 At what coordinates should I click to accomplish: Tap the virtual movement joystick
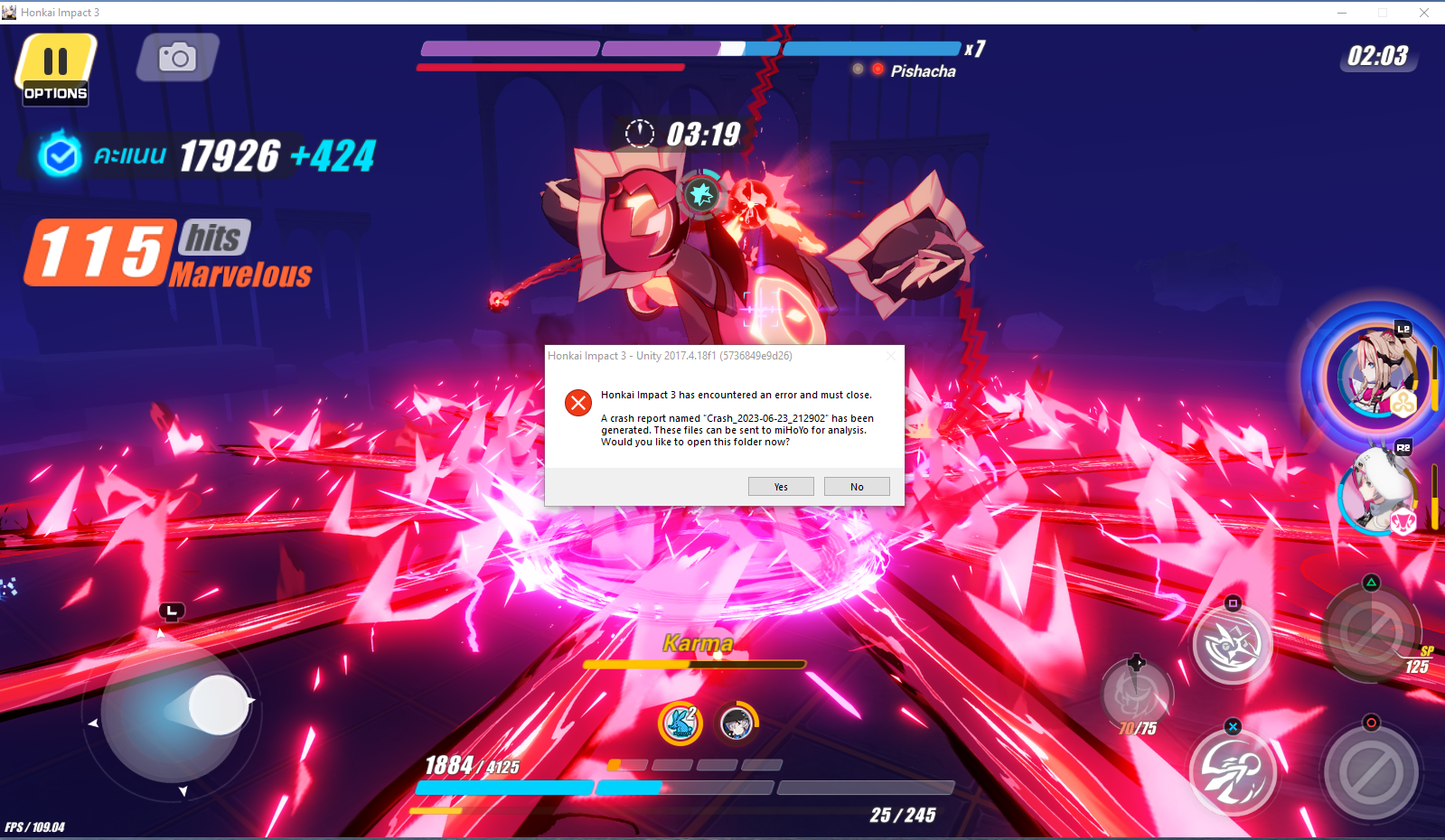pyautogui.click(x=217, y=705)
